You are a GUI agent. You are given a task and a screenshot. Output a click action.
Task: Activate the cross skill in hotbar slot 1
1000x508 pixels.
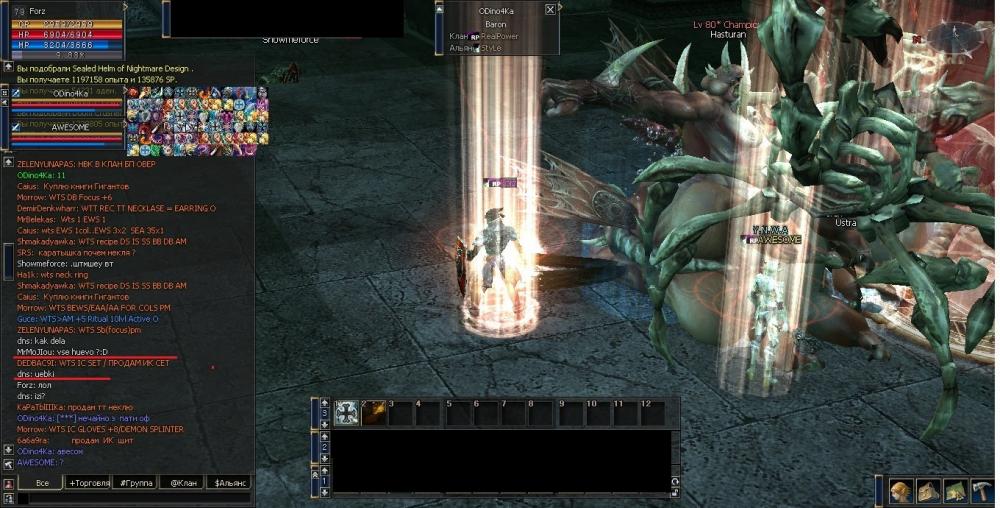click(347, 412)
